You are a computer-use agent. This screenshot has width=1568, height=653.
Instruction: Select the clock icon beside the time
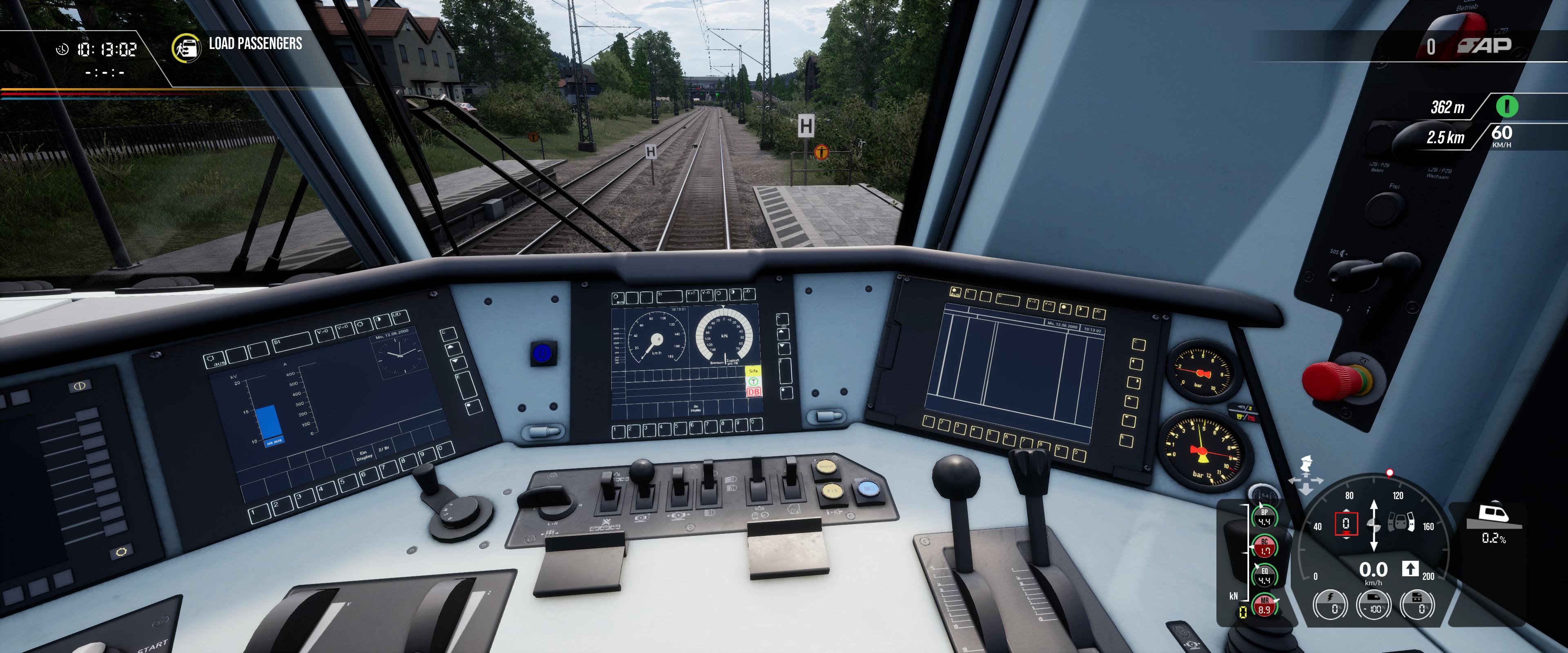point(62,49)
